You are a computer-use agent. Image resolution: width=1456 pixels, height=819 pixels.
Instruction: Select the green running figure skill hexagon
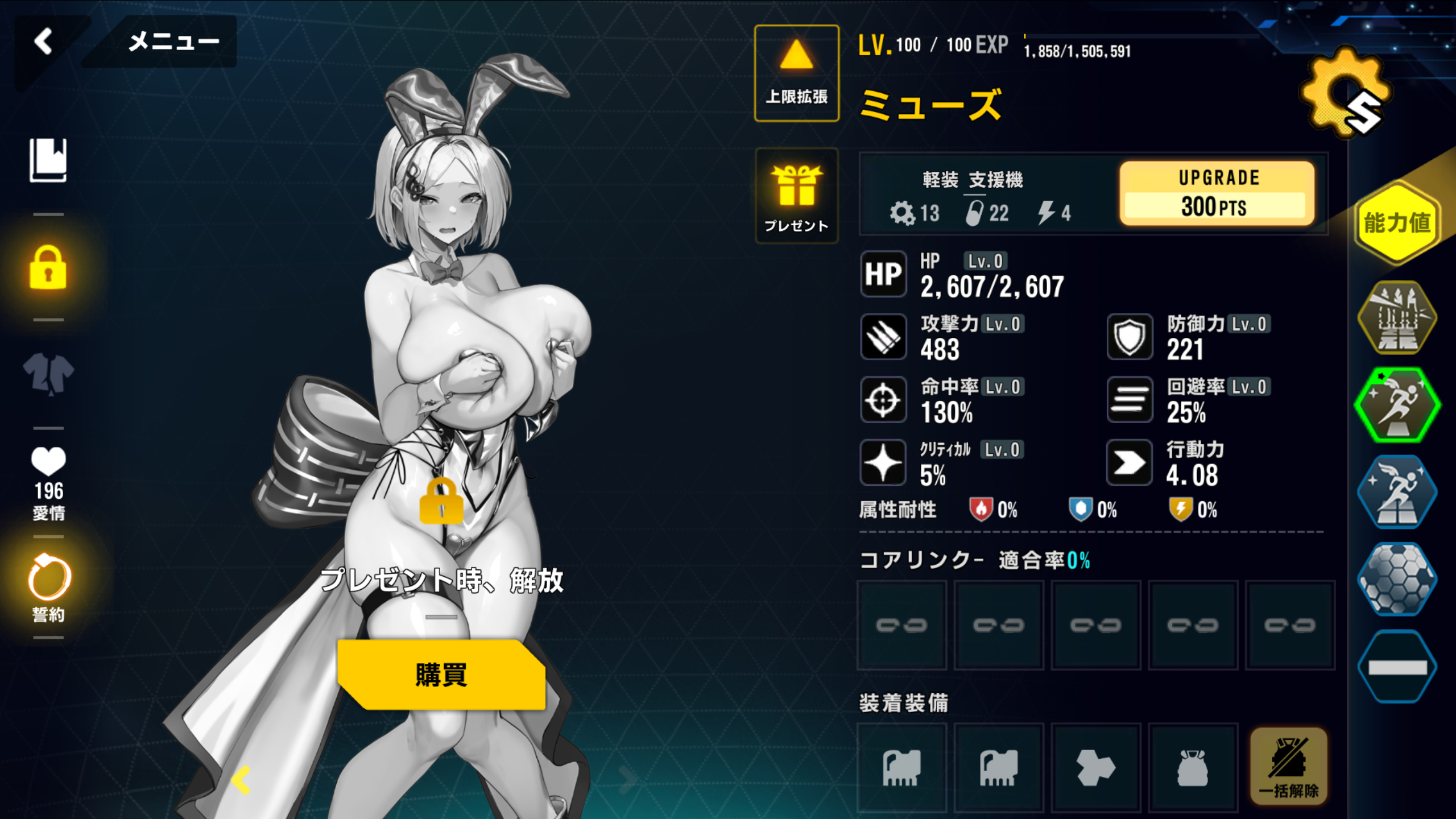pos(1397,405)
